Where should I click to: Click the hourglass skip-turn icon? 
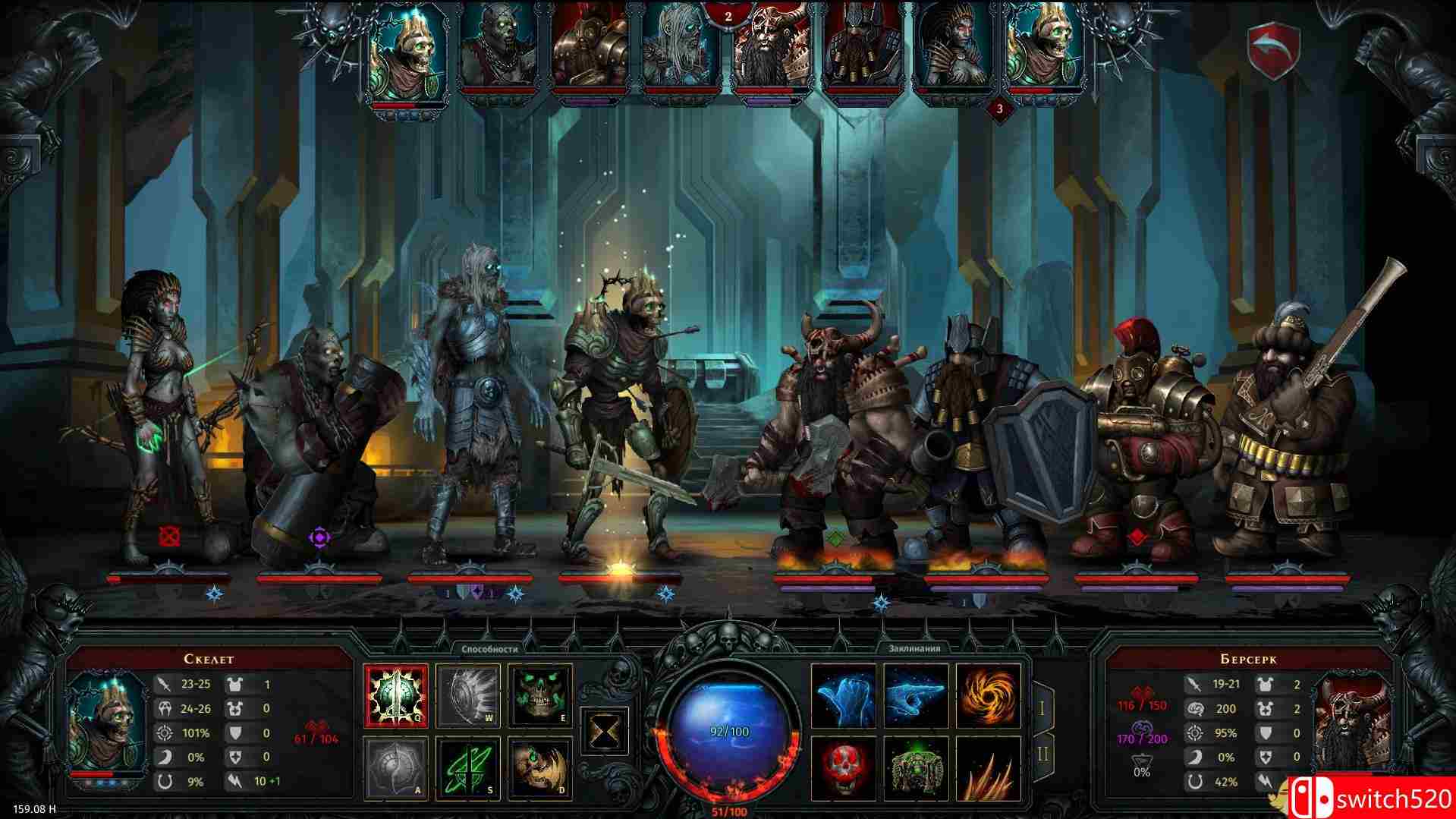[603, 732]
